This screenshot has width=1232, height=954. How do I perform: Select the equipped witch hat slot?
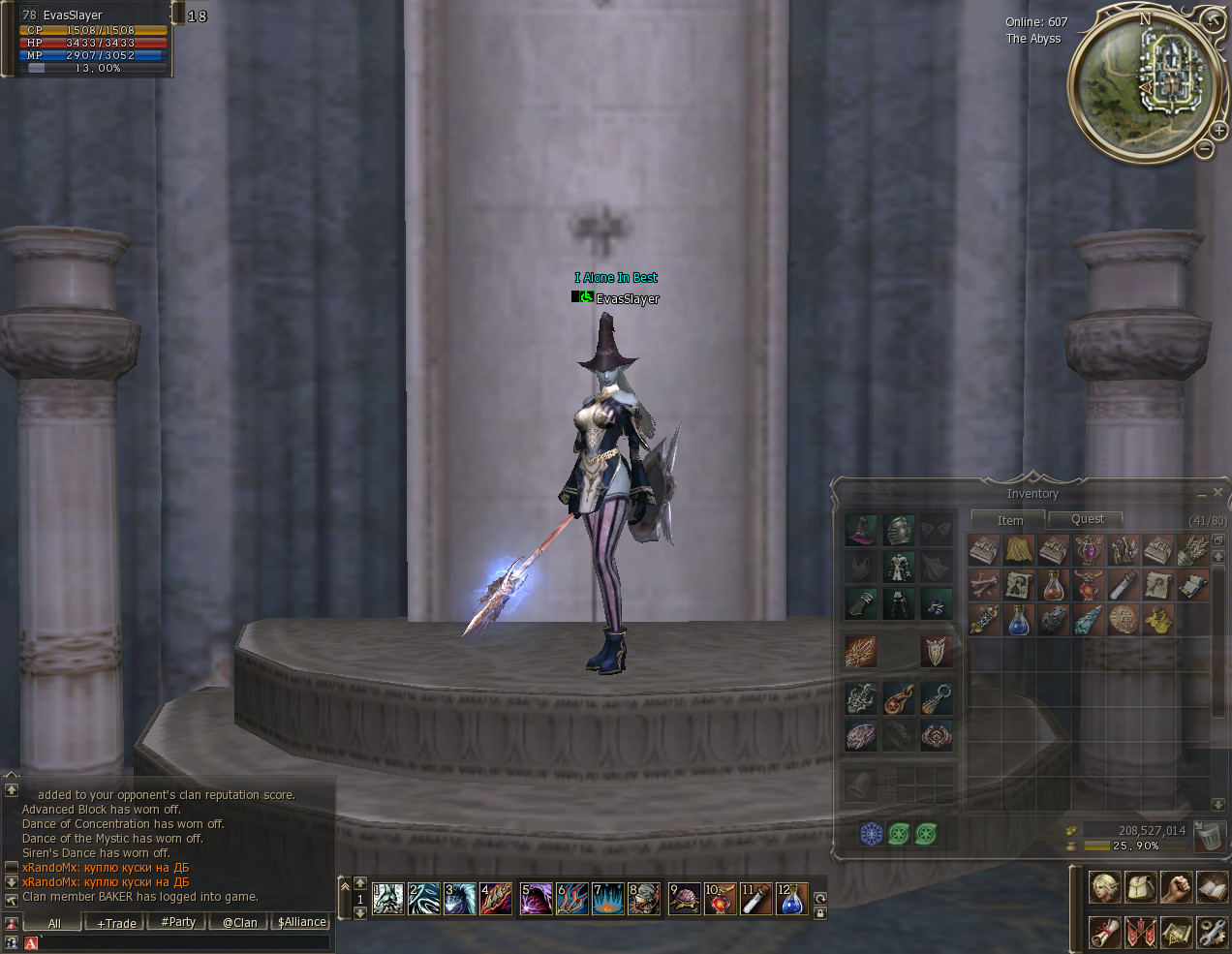[860, 530]
